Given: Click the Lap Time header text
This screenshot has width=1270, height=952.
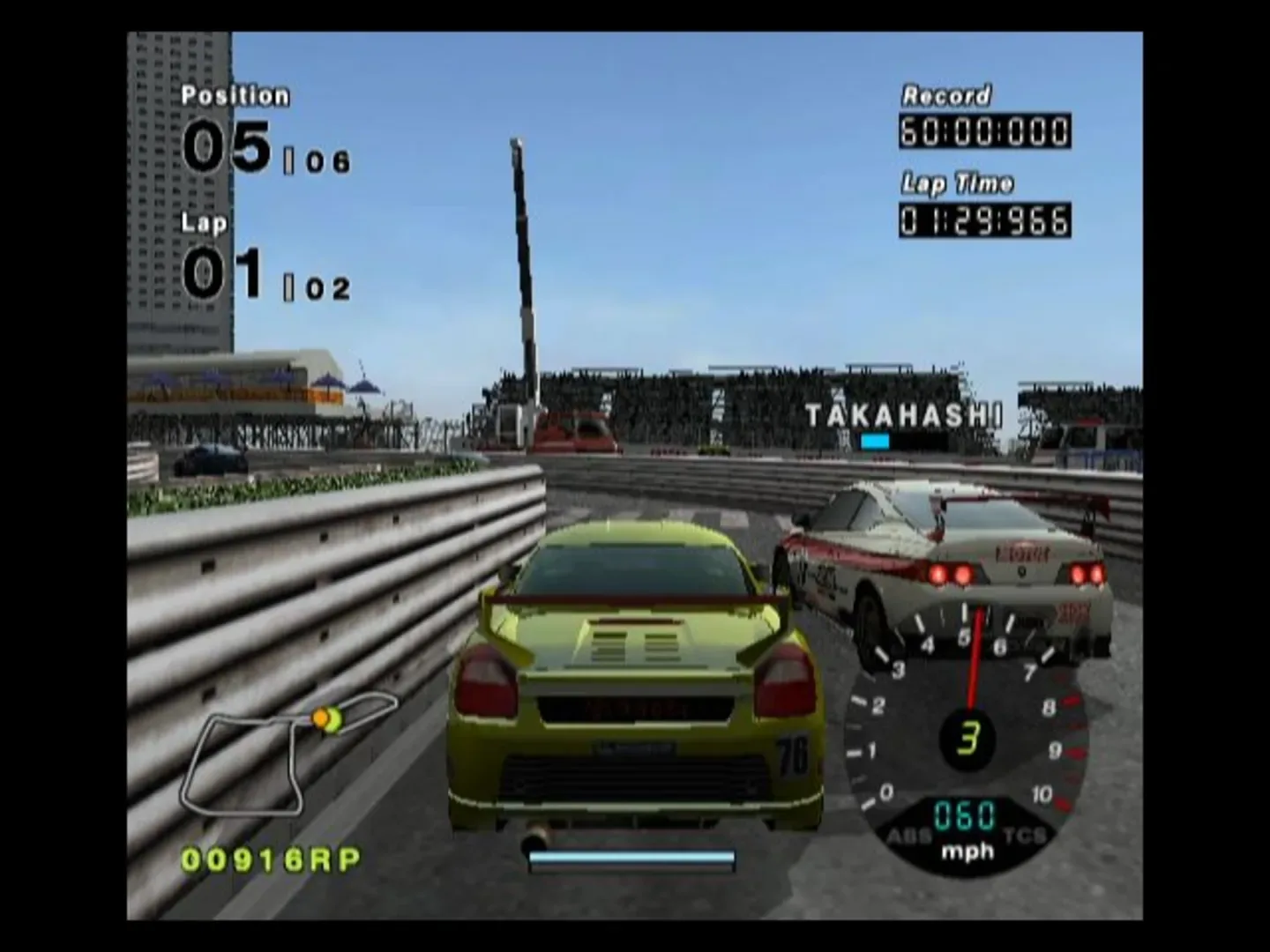Looking at the screenshot, I should [957, 183].
